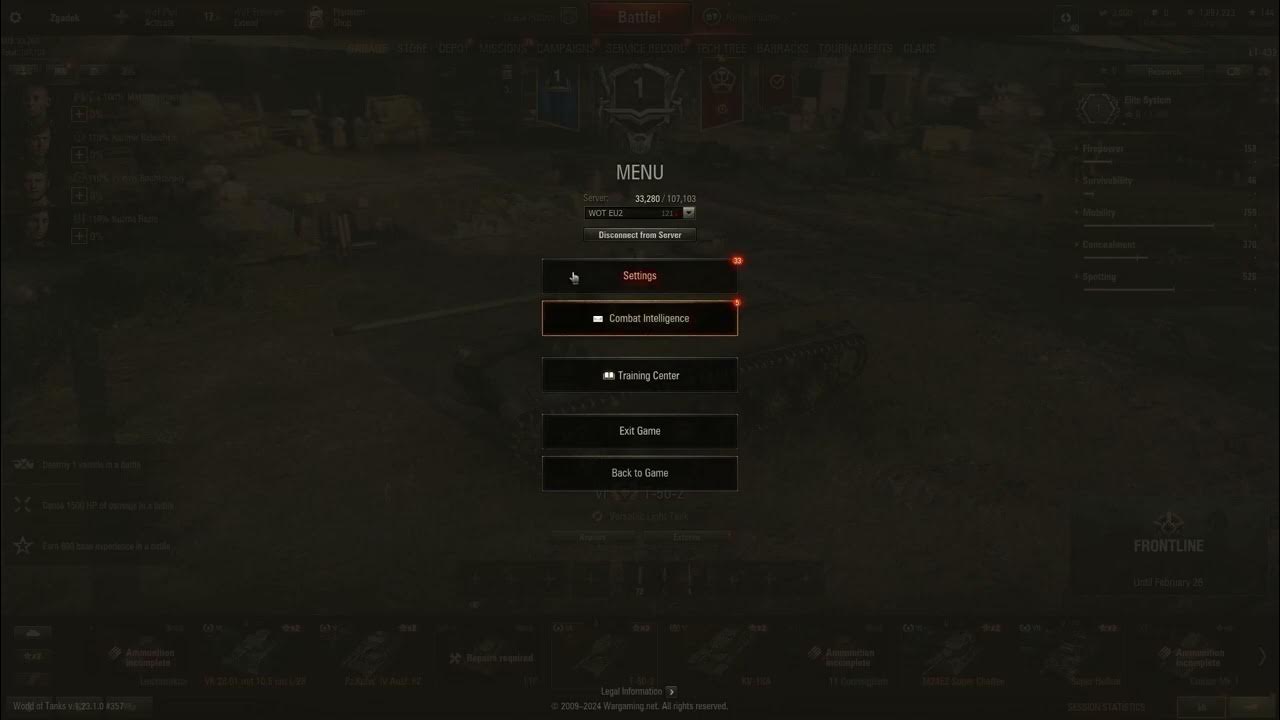Expand the Legal Information disclosure arrow
Screen dimensions: 1280x720
671,691
